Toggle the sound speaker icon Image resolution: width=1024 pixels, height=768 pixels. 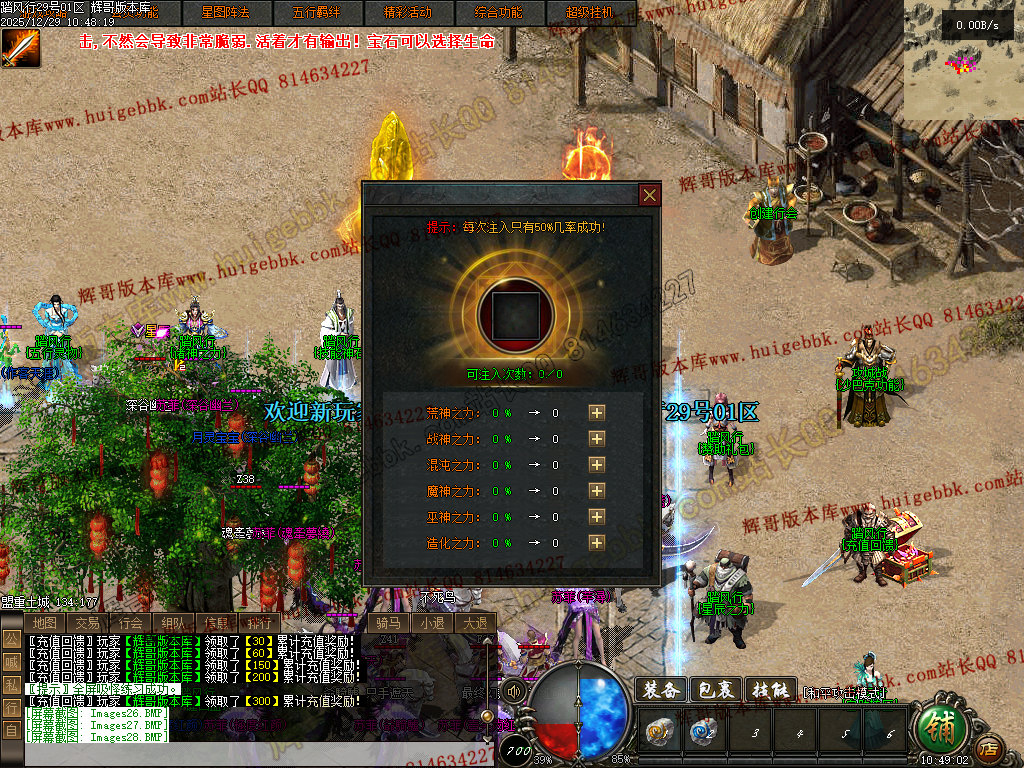514,691
